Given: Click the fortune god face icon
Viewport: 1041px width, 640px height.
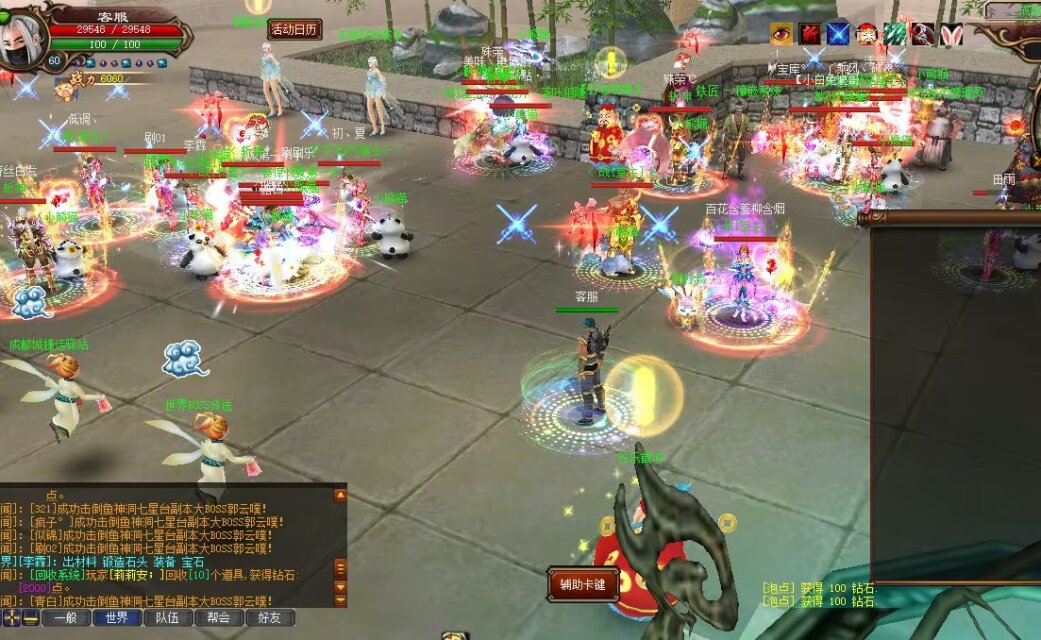Looking at the screenshot, I should [866, 34].
